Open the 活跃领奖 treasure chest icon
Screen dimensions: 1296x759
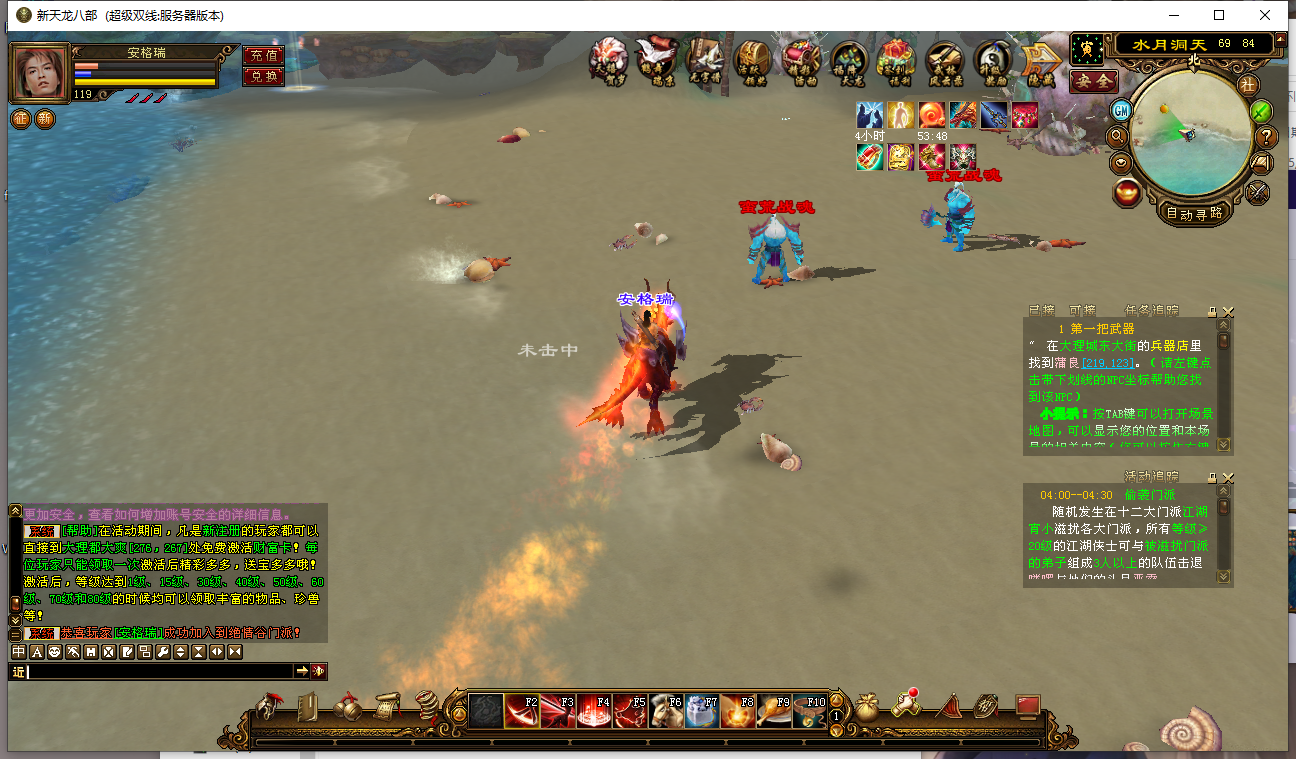[753, 60]
